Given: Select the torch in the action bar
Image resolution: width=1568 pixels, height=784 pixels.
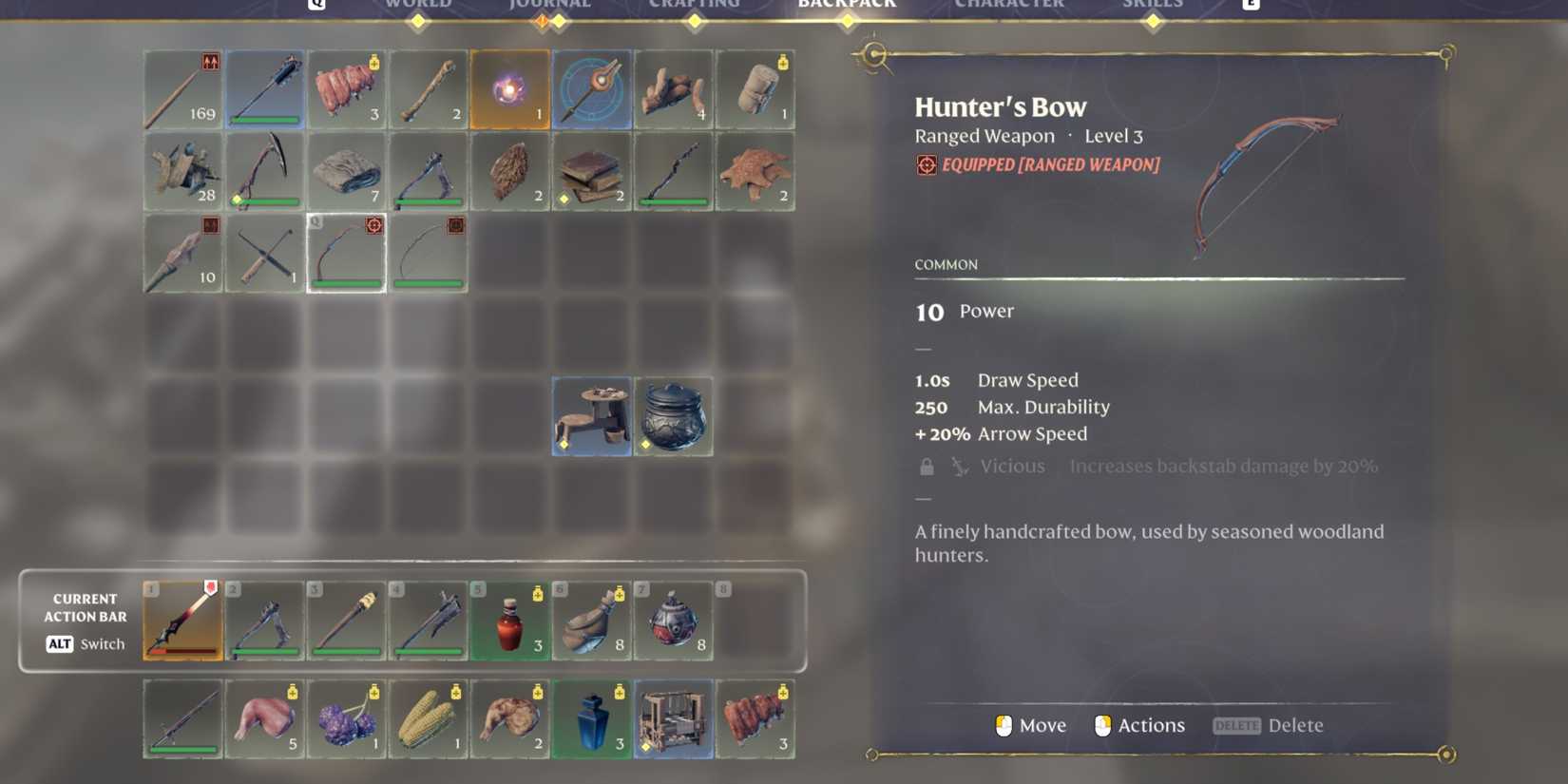Looking at the screenshot, I should pyautogui.click(x=346, y=619).
